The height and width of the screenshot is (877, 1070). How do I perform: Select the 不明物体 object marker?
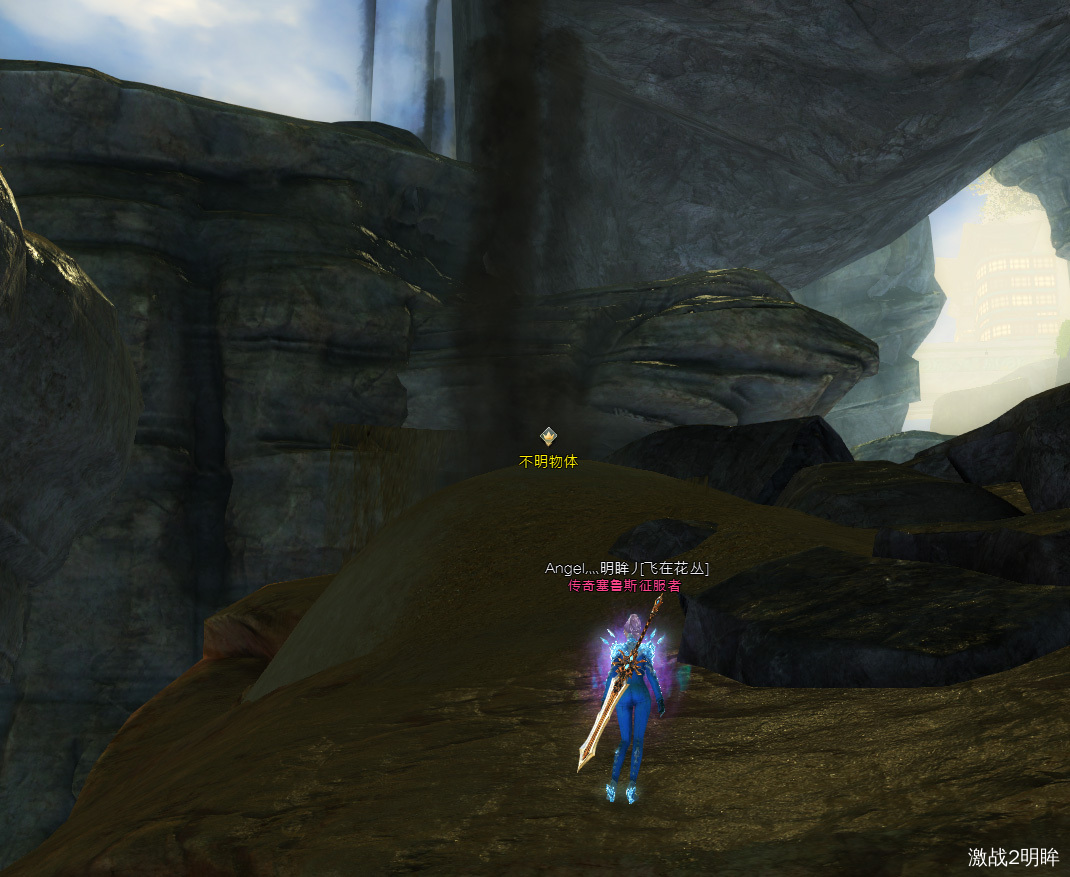coord(548,437)
